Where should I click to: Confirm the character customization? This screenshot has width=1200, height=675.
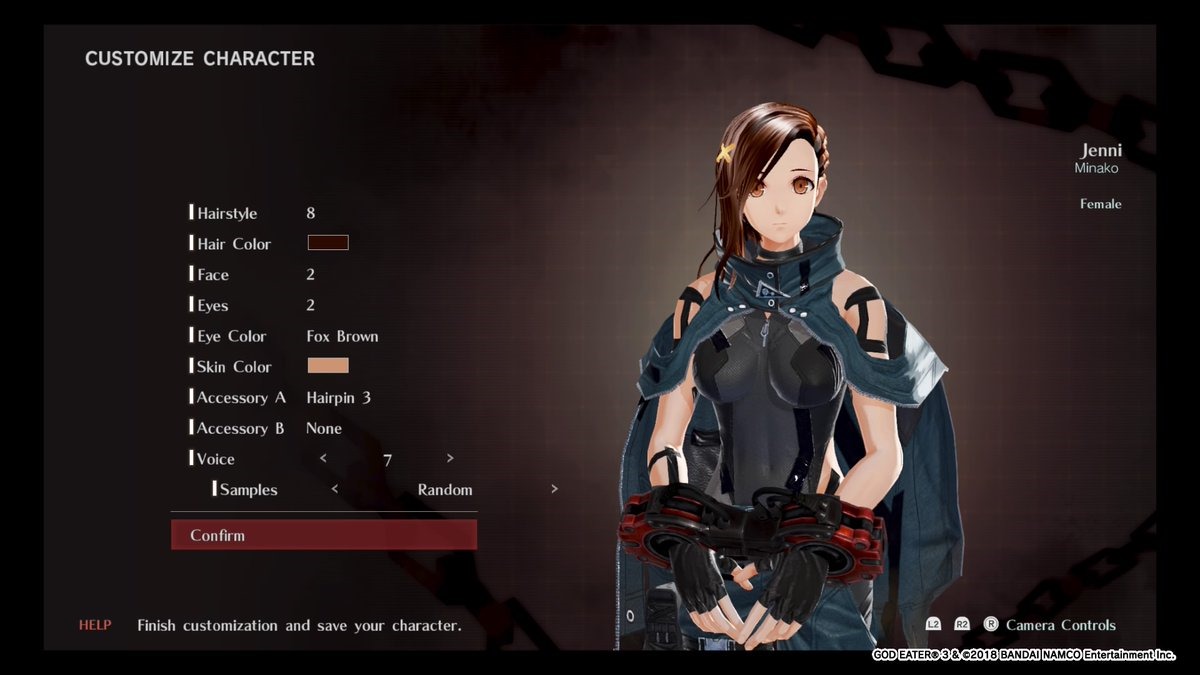pyautogui.click(x=323, y=535)
